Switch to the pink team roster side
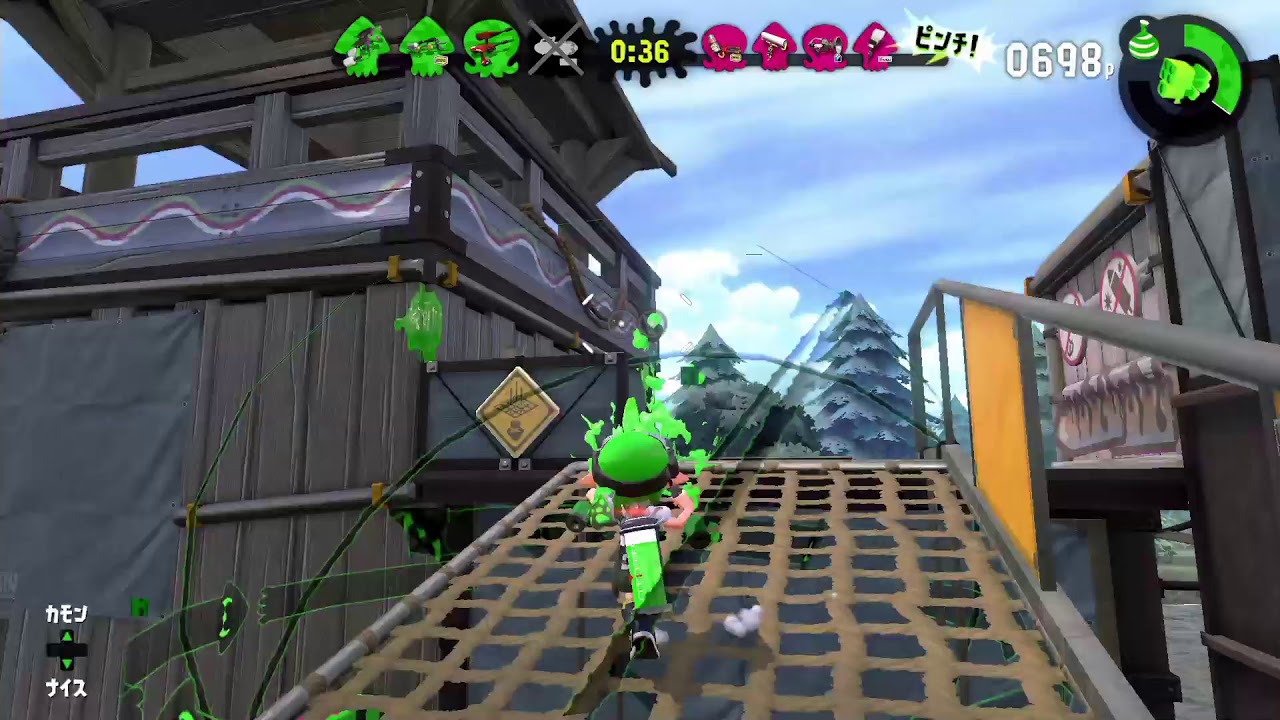 [800, 45]
